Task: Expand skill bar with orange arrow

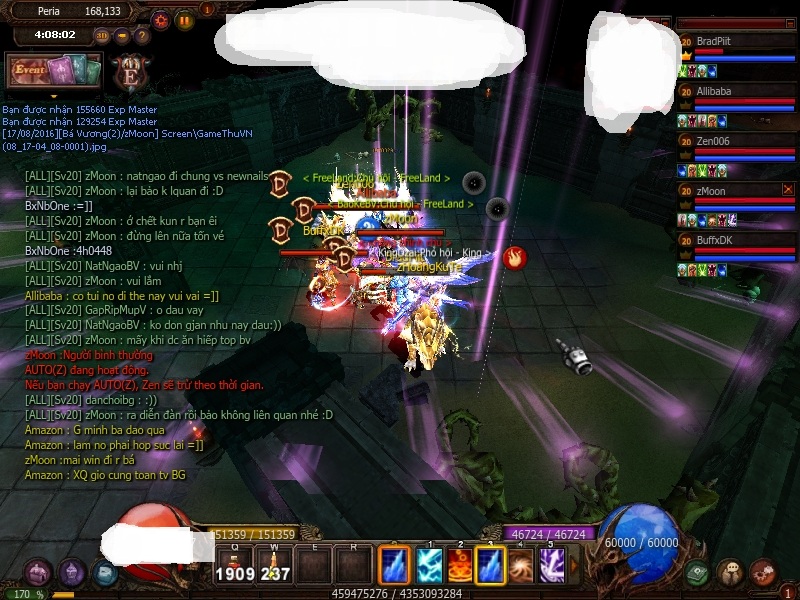Action: point(574,566)
